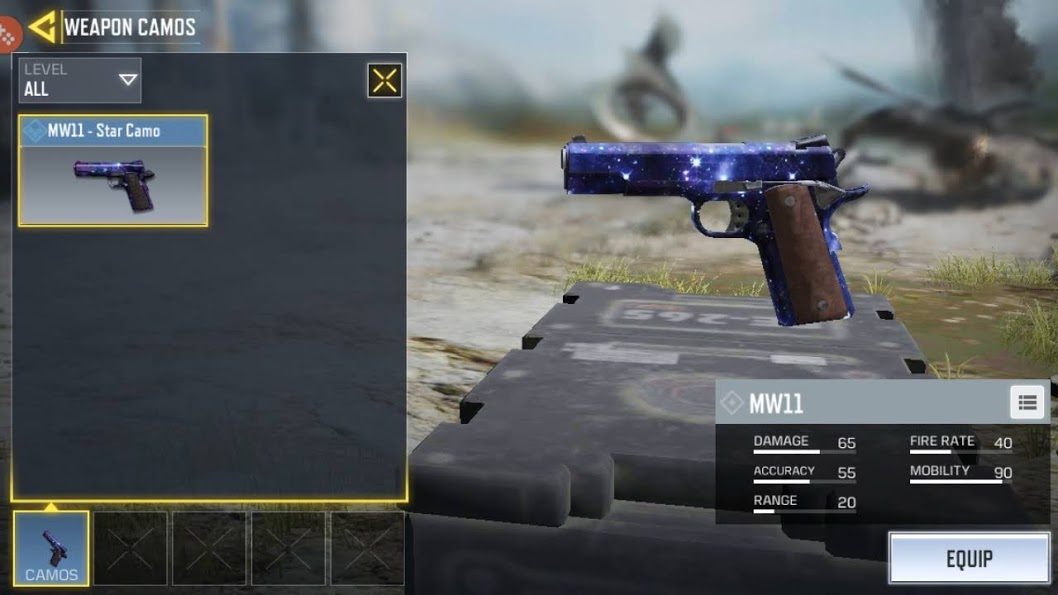Close the weapon camos panel
Viewport: 1058px width, 595px height.
[x=385, y=81]
